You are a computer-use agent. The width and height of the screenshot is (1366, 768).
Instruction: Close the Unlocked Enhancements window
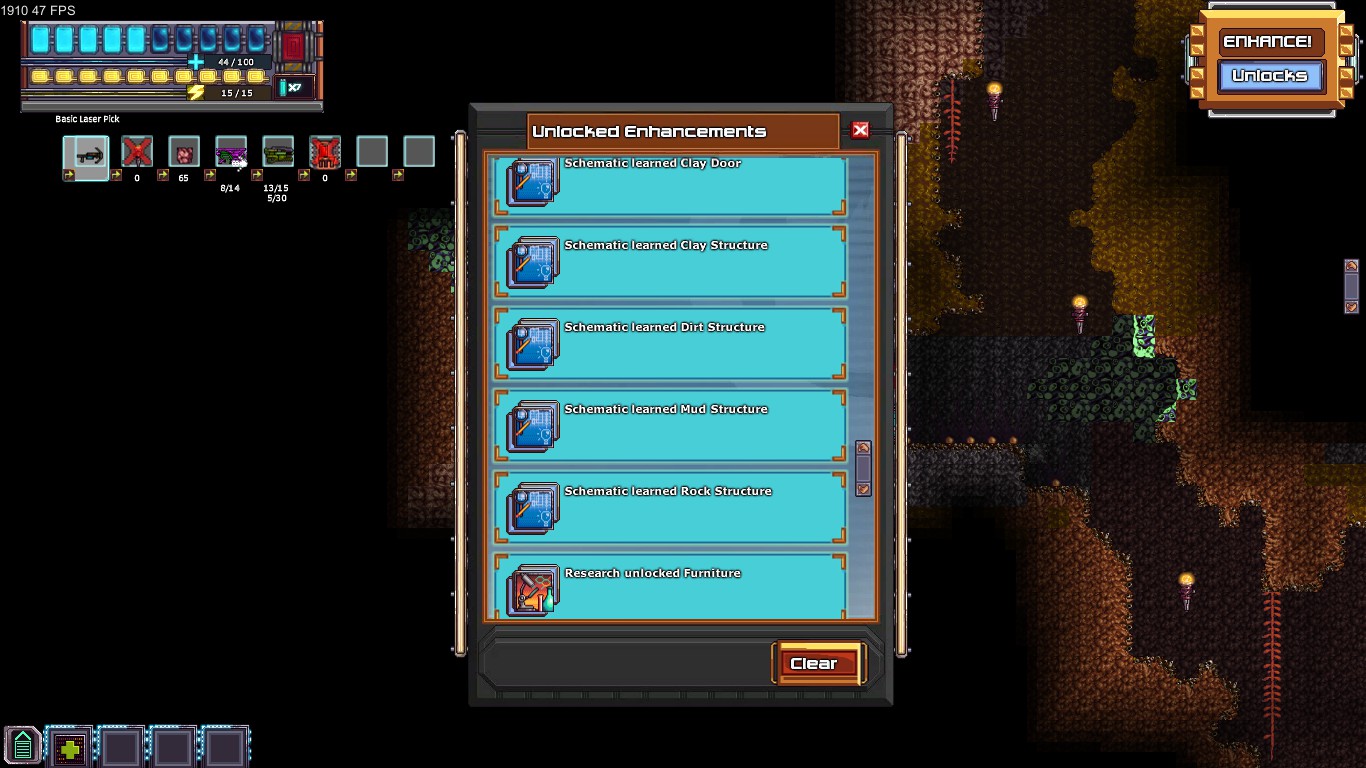click(860, 130)
